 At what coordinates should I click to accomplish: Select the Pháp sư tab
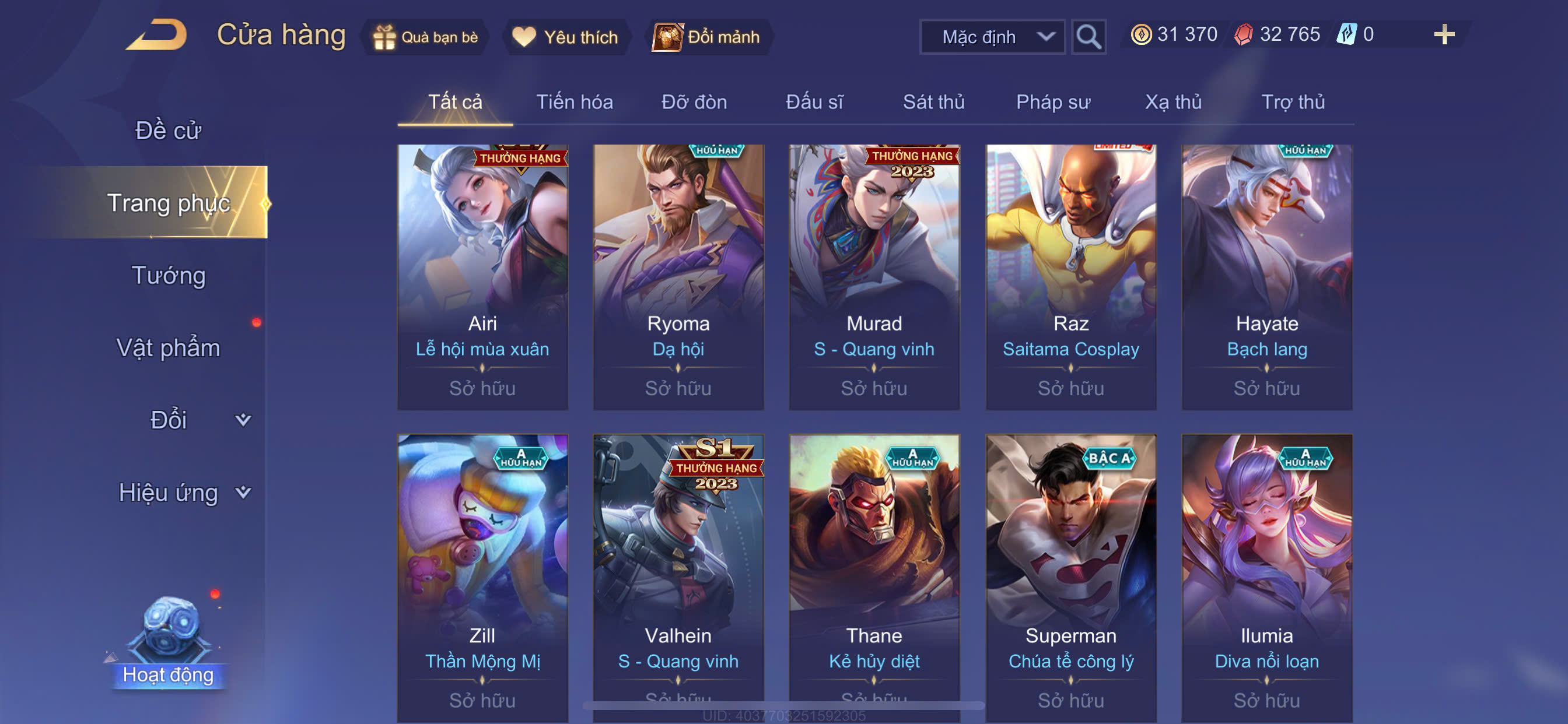[x=1053, y=101]
